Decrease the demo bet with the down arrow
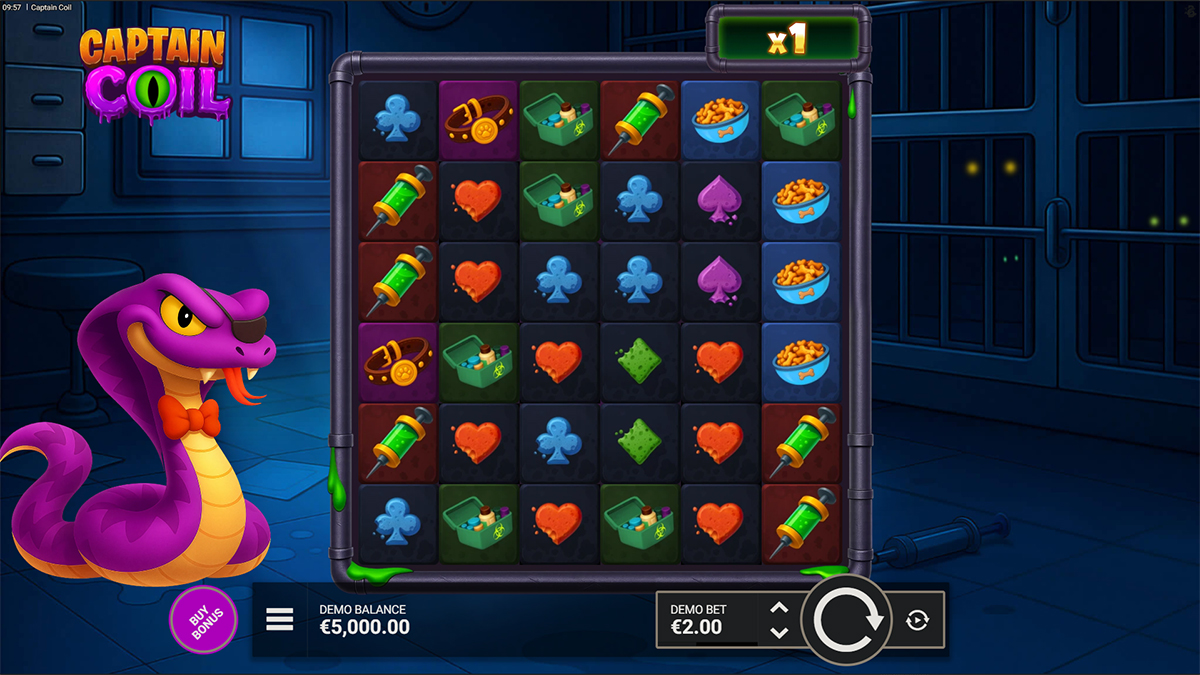The width and height of the screenshot is (1200, 675). 780,633
